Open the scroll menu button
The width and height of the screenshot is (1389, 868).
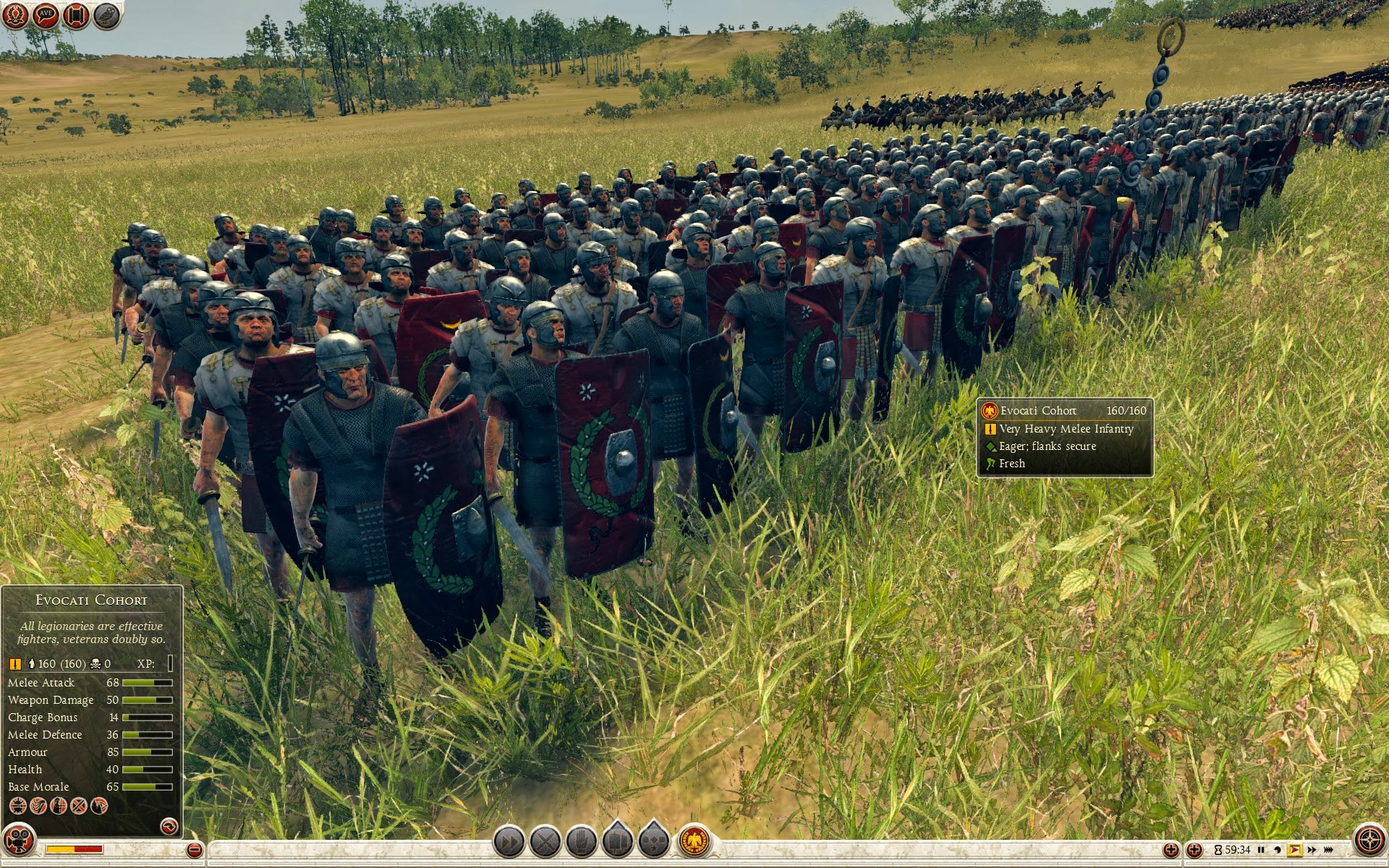pyautogui.click(x=76, y=15)
